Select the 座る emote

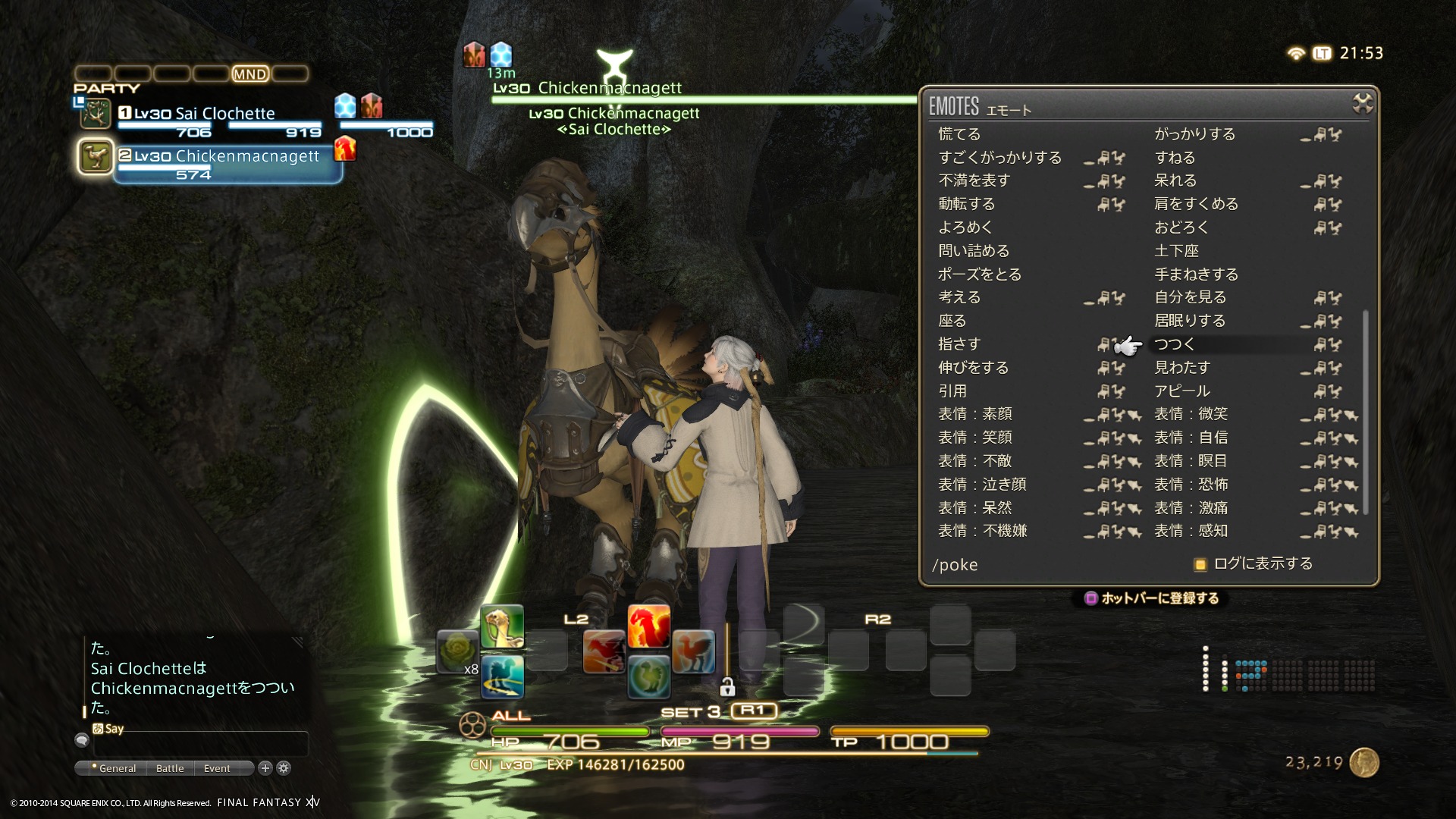click(x=952, y=321)
